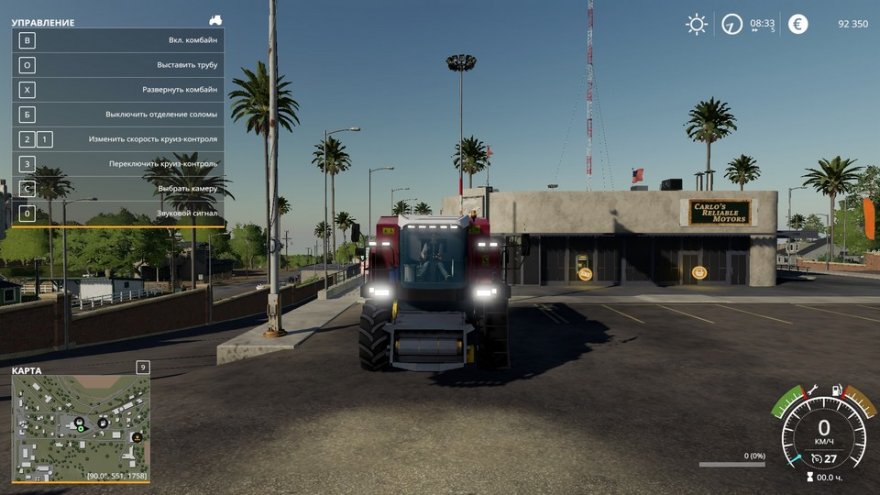Choose the 'Выставить трубу' control row
Screen dimensions: 880x495
[118, 65]
